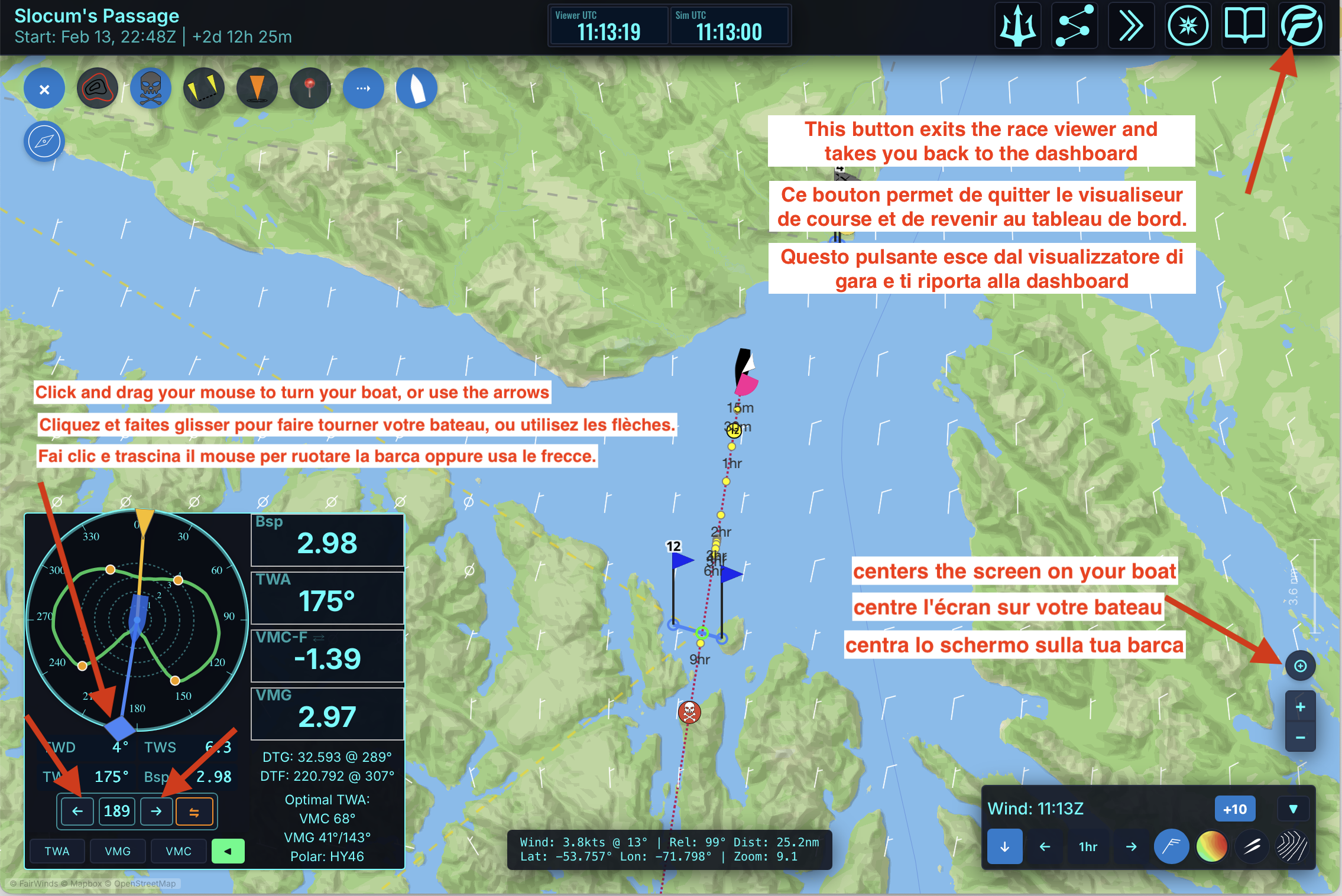The width and height of the screenshot is (1342, 896).
Task: Center the screen on your boat
Action: click(1300, 666)
